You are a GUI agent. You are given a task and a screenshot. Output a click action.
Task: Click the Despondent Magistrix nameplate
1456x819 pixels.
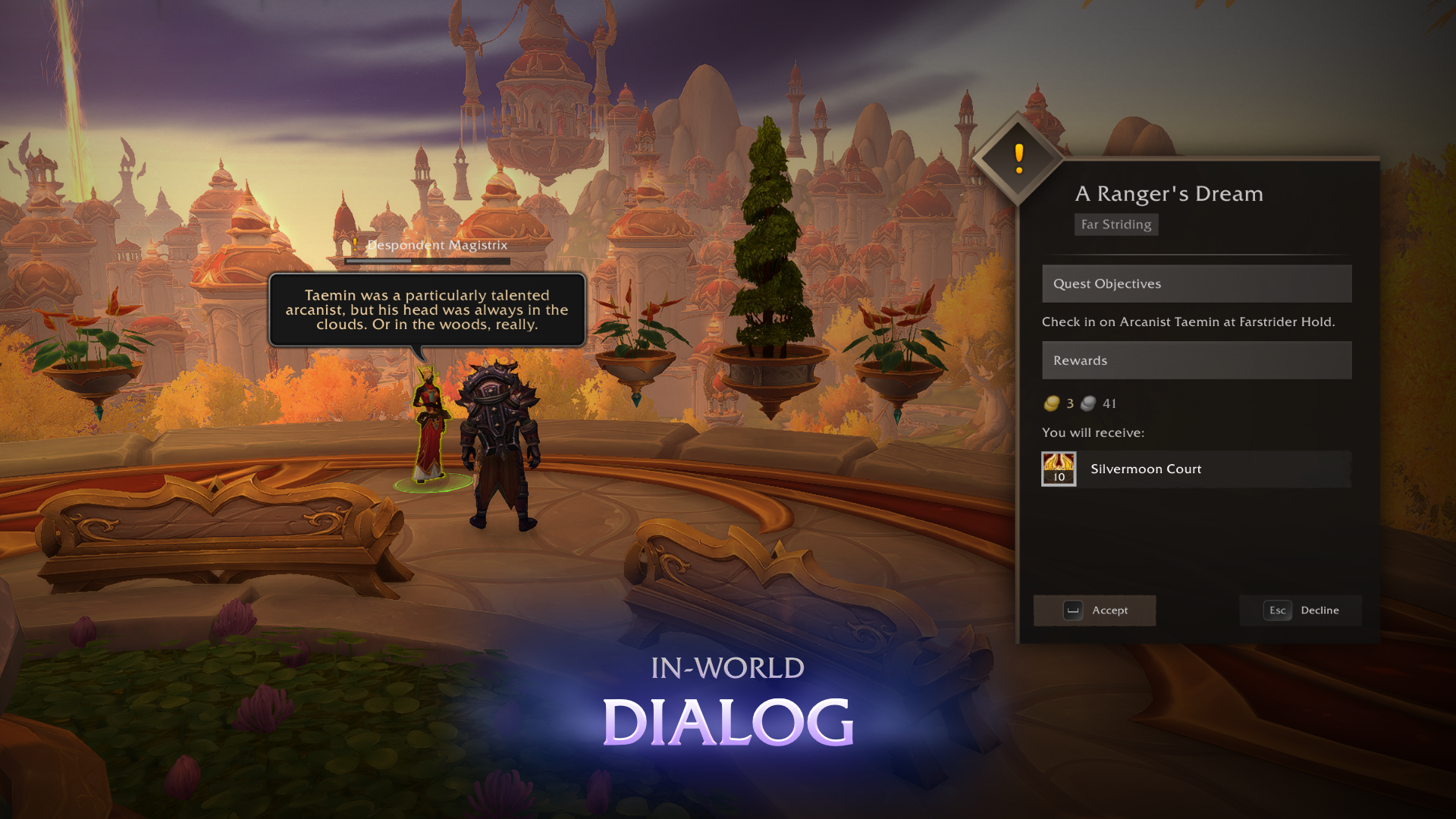(x=437, y=245)
